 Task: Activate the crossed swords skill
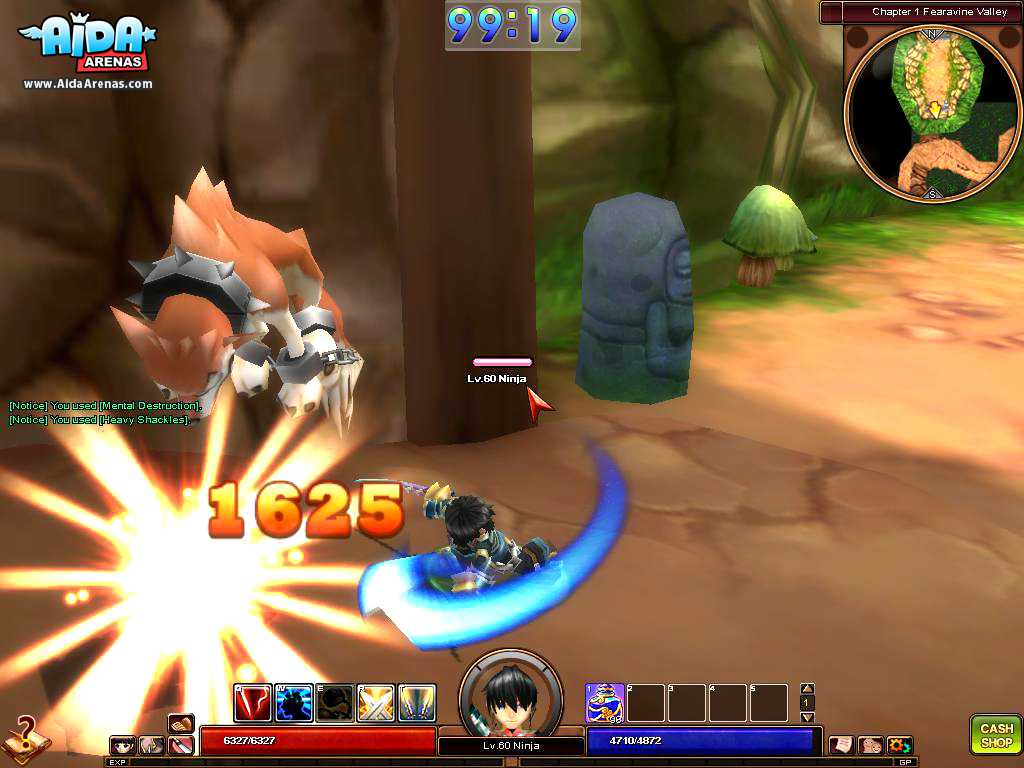point(376,703)
